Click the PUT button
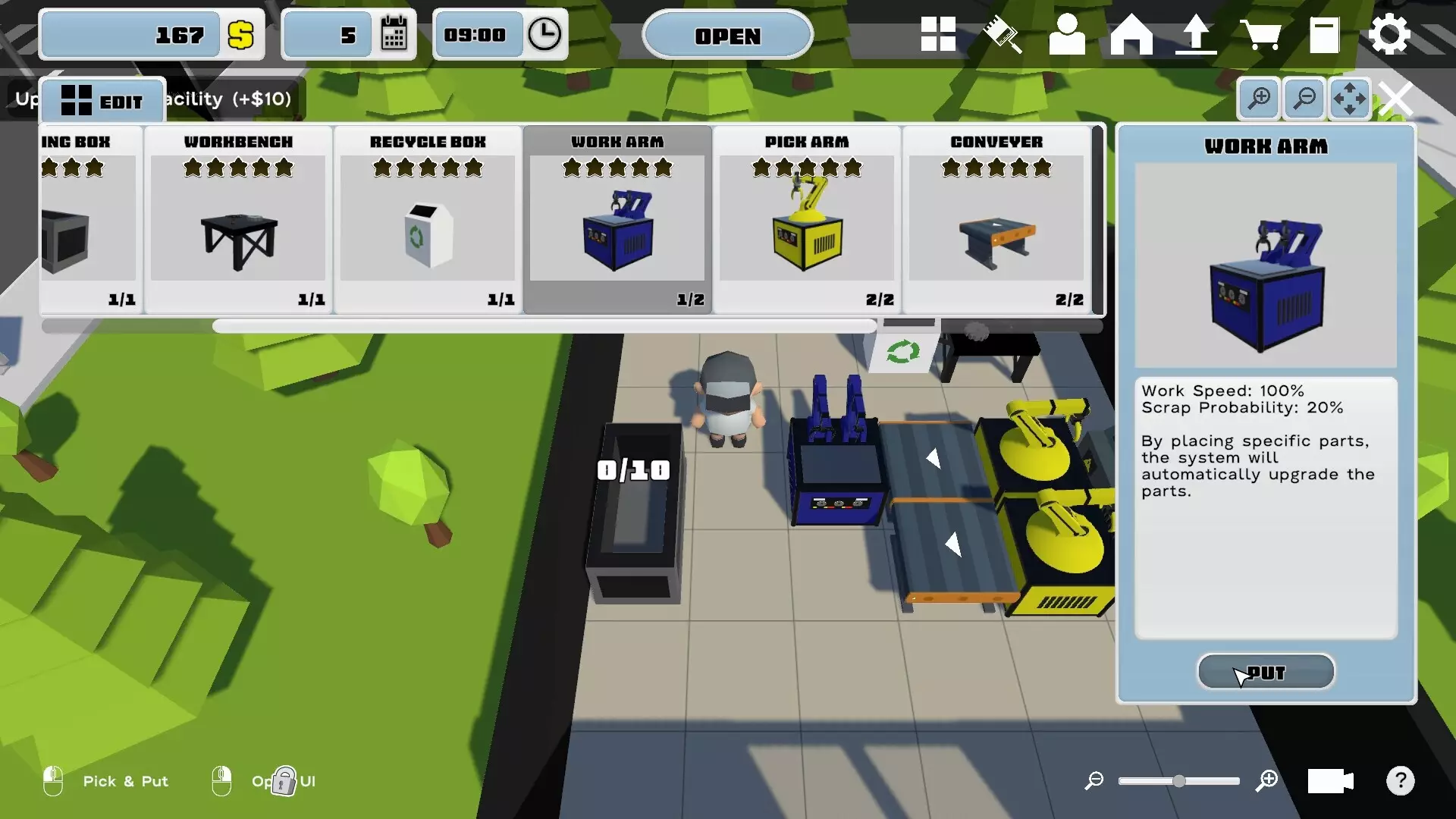 tap(1266, 672)
